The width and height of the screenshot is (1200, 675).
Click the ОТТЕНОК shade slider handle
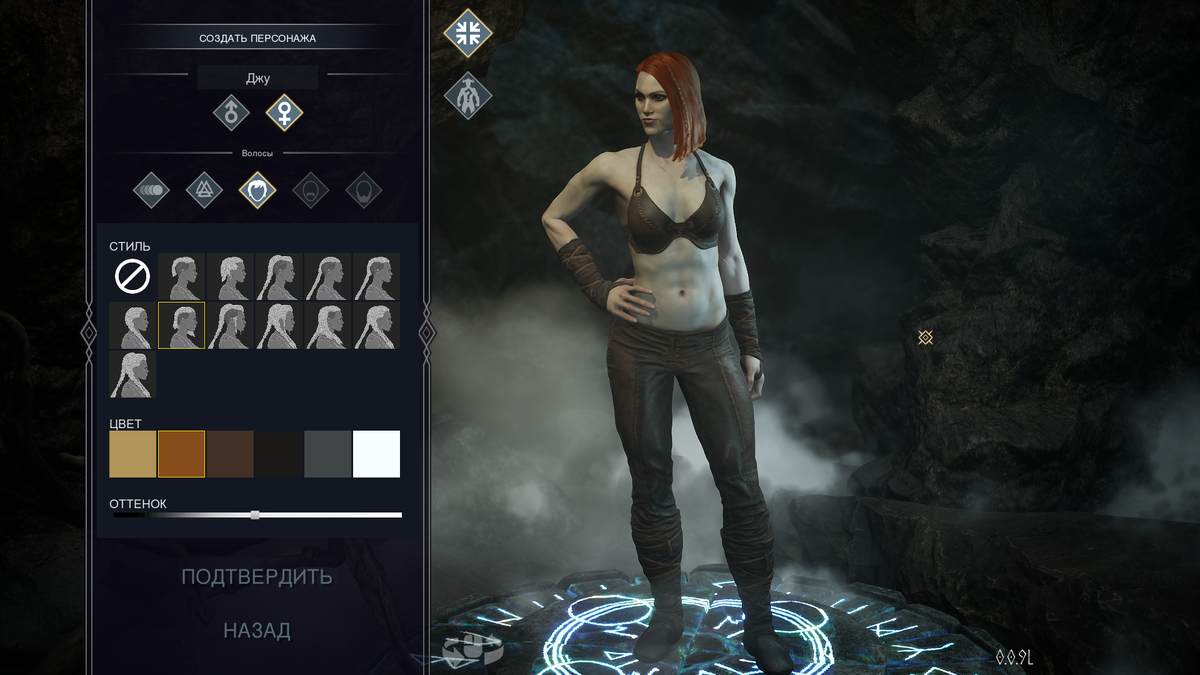click(x=255, y=515)
